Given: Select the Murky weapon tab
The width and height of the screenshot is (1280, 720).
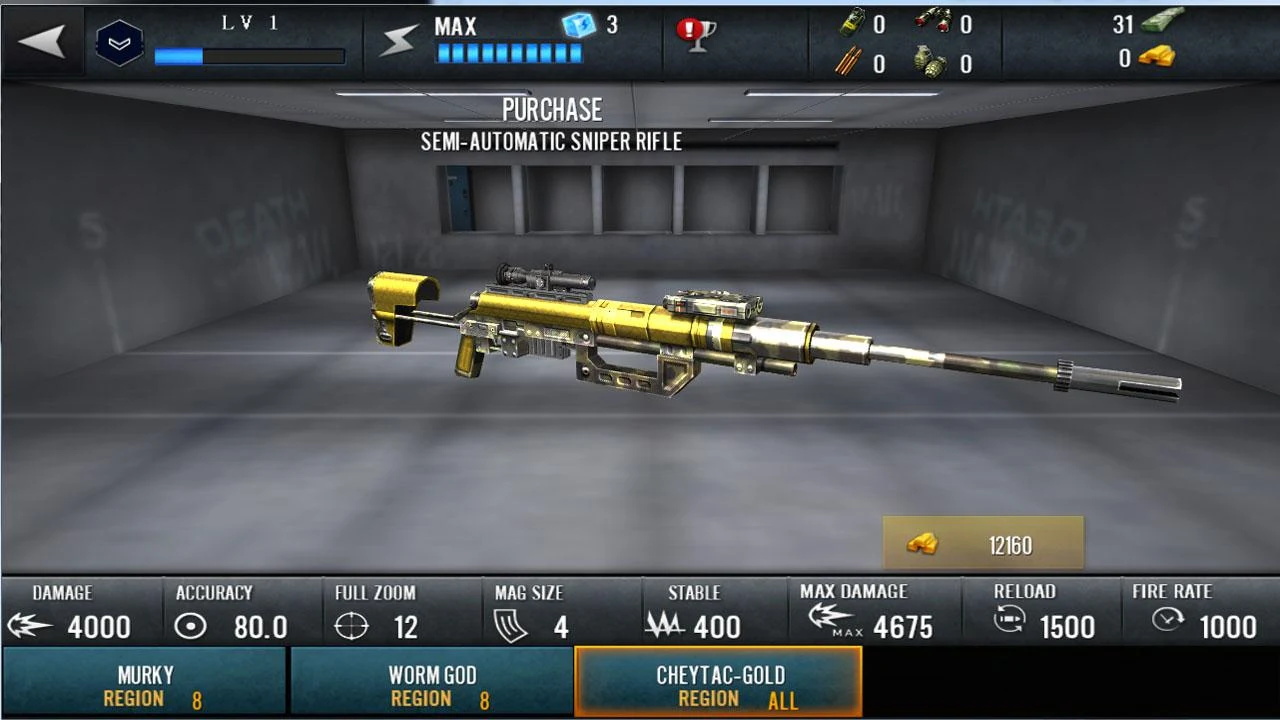Looking at the screenshot, I should point(145,685).
